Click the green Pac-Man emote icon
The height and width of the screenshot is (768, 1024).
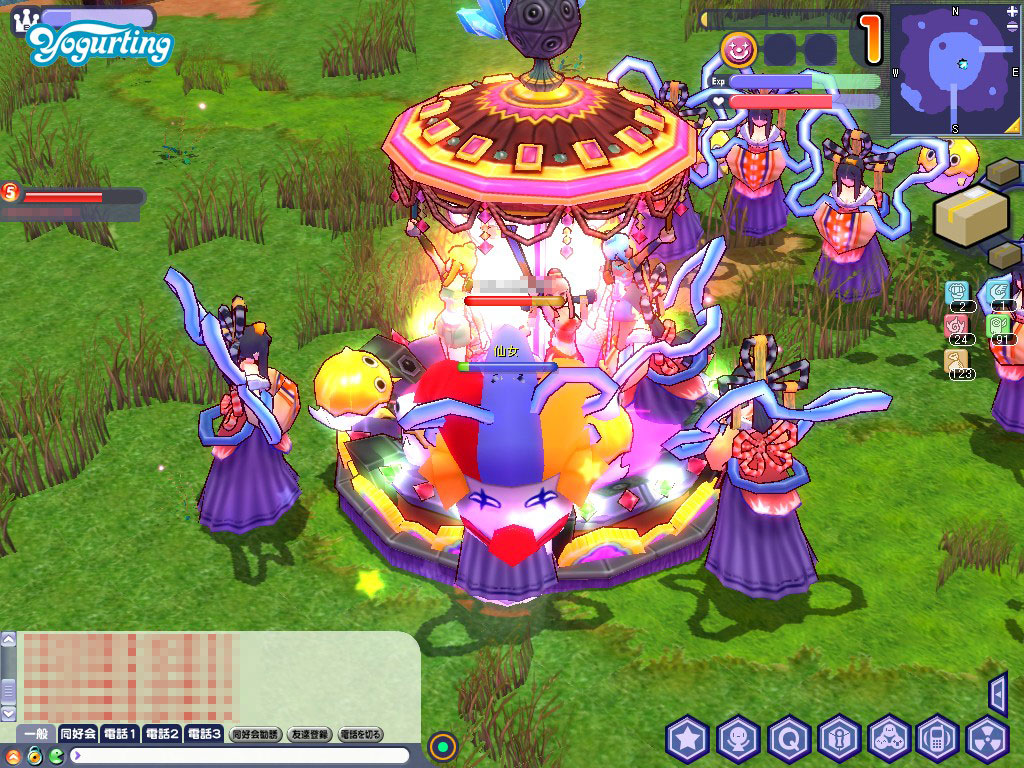coord(56,756)
